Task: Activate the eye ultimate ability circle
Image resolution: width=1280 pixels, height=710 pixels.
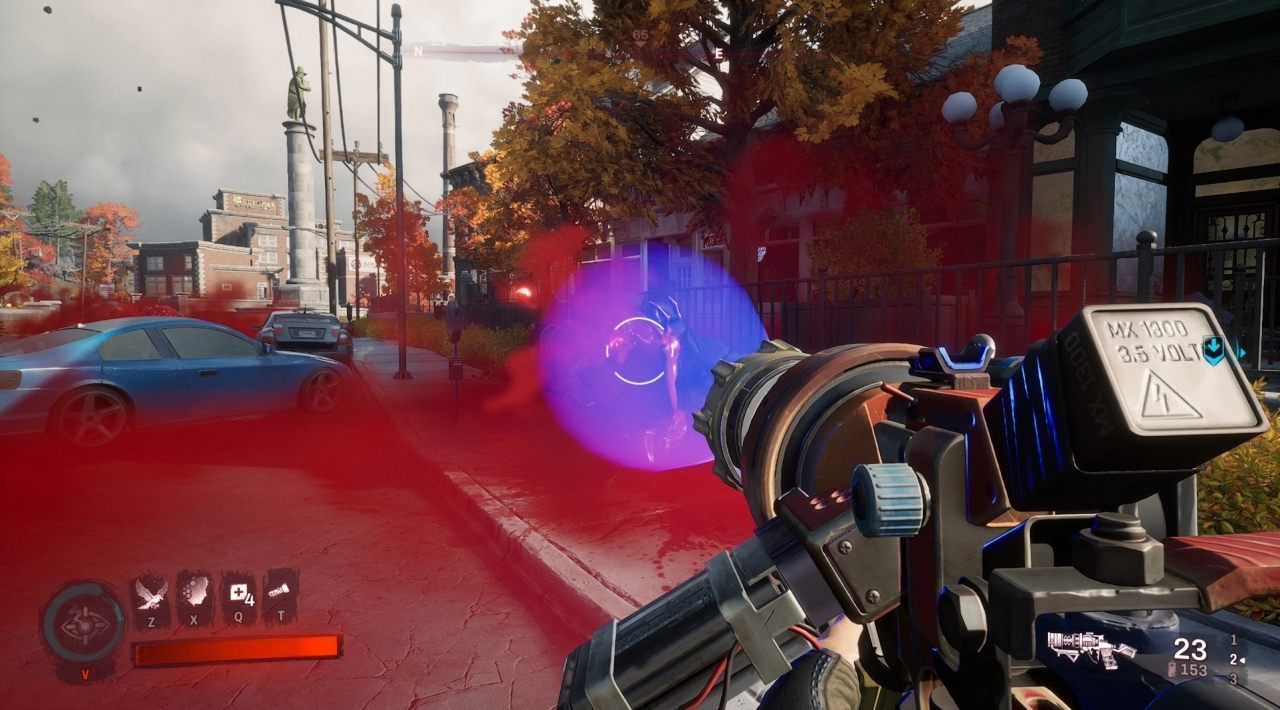Action: click(x=84, y=622)
